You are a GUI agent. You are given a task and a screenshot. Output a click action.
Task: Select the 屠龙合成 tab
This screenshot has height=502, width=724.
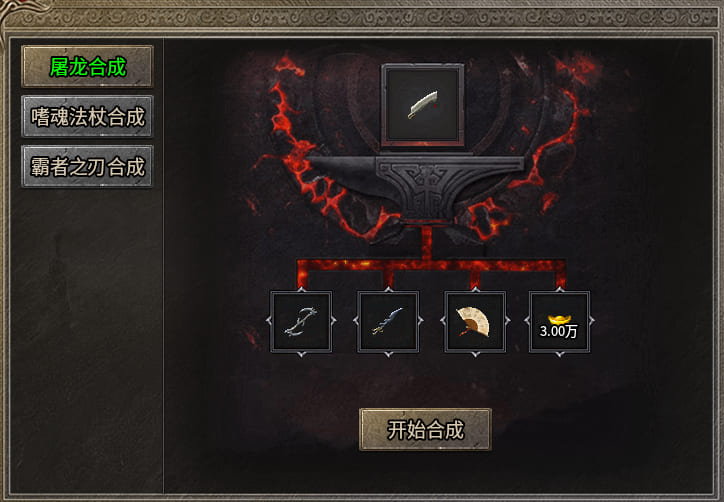point(88,67)
